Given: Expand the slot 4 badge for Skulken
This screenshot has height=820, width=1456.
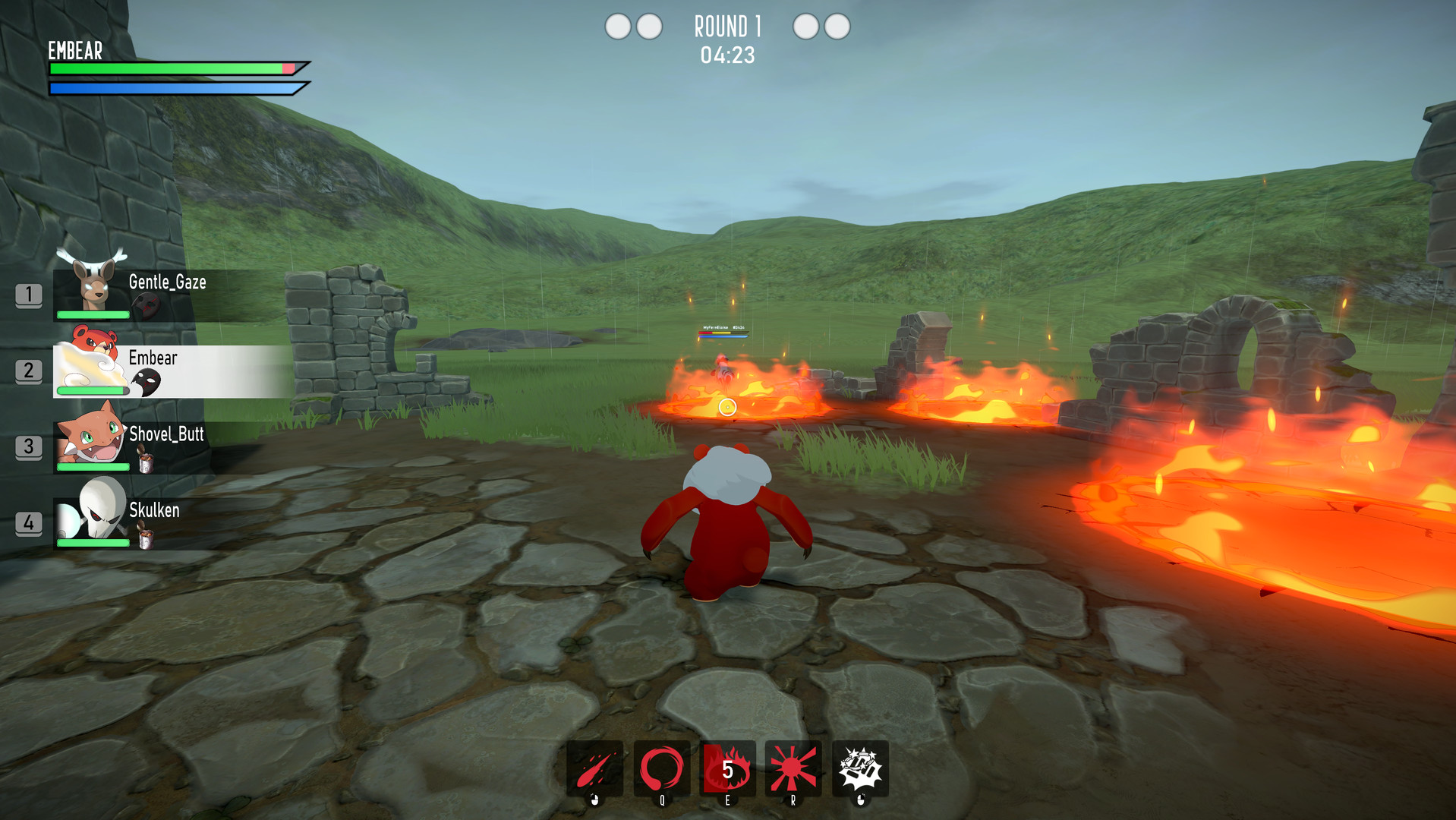Looking at the screenshot, I should click(30, 521).
